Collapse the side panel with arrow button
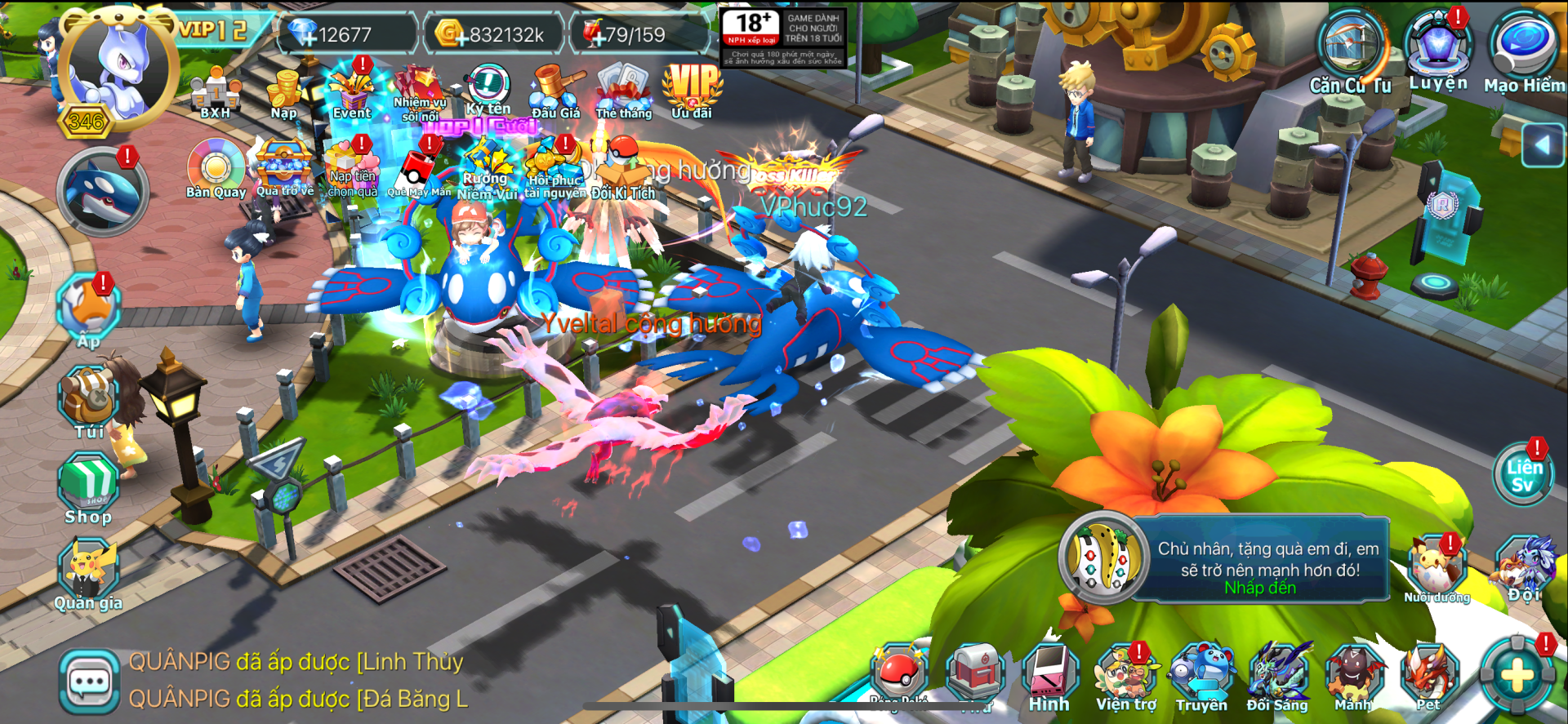1568x724 pixels. pos(1542,145)
